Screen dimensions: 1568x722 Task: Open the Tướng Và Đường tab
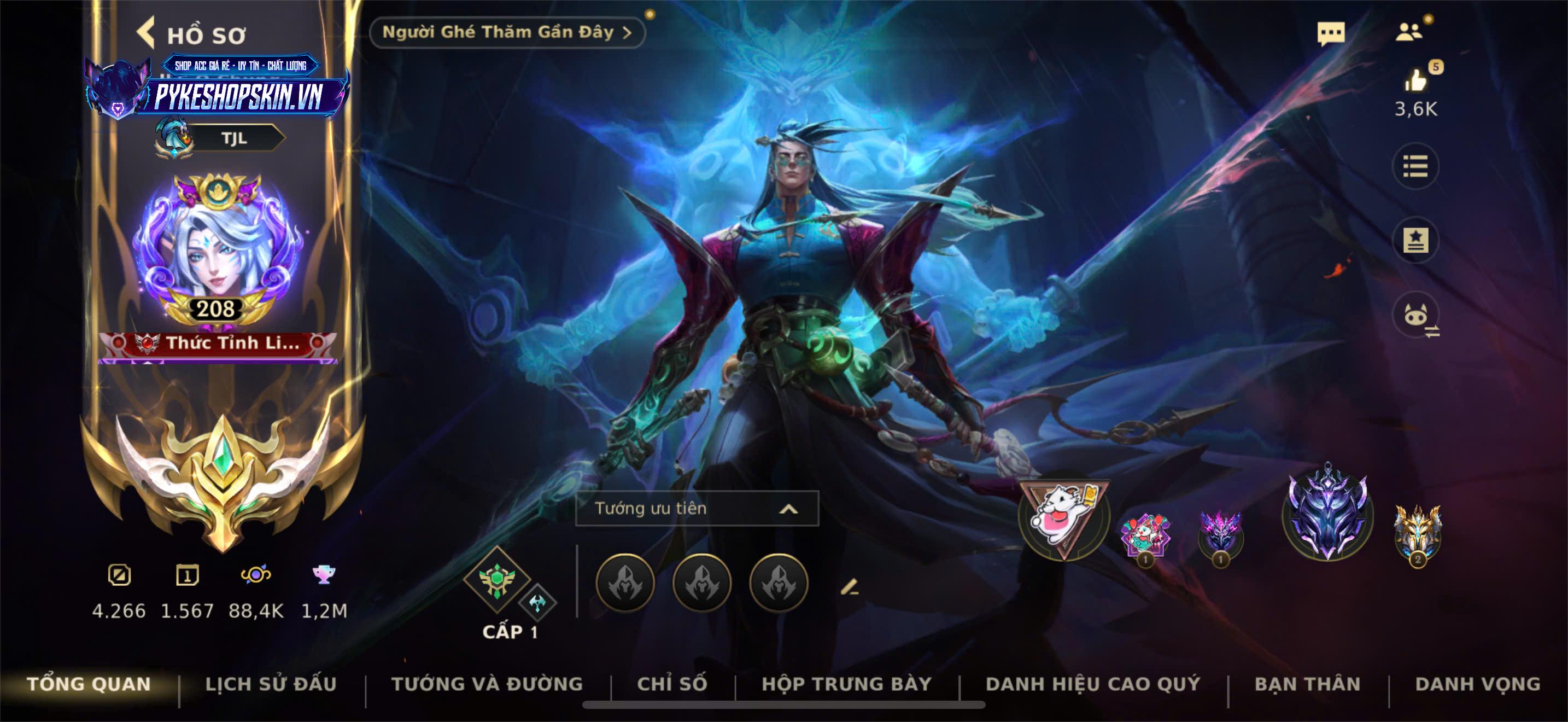click(487, 684)
